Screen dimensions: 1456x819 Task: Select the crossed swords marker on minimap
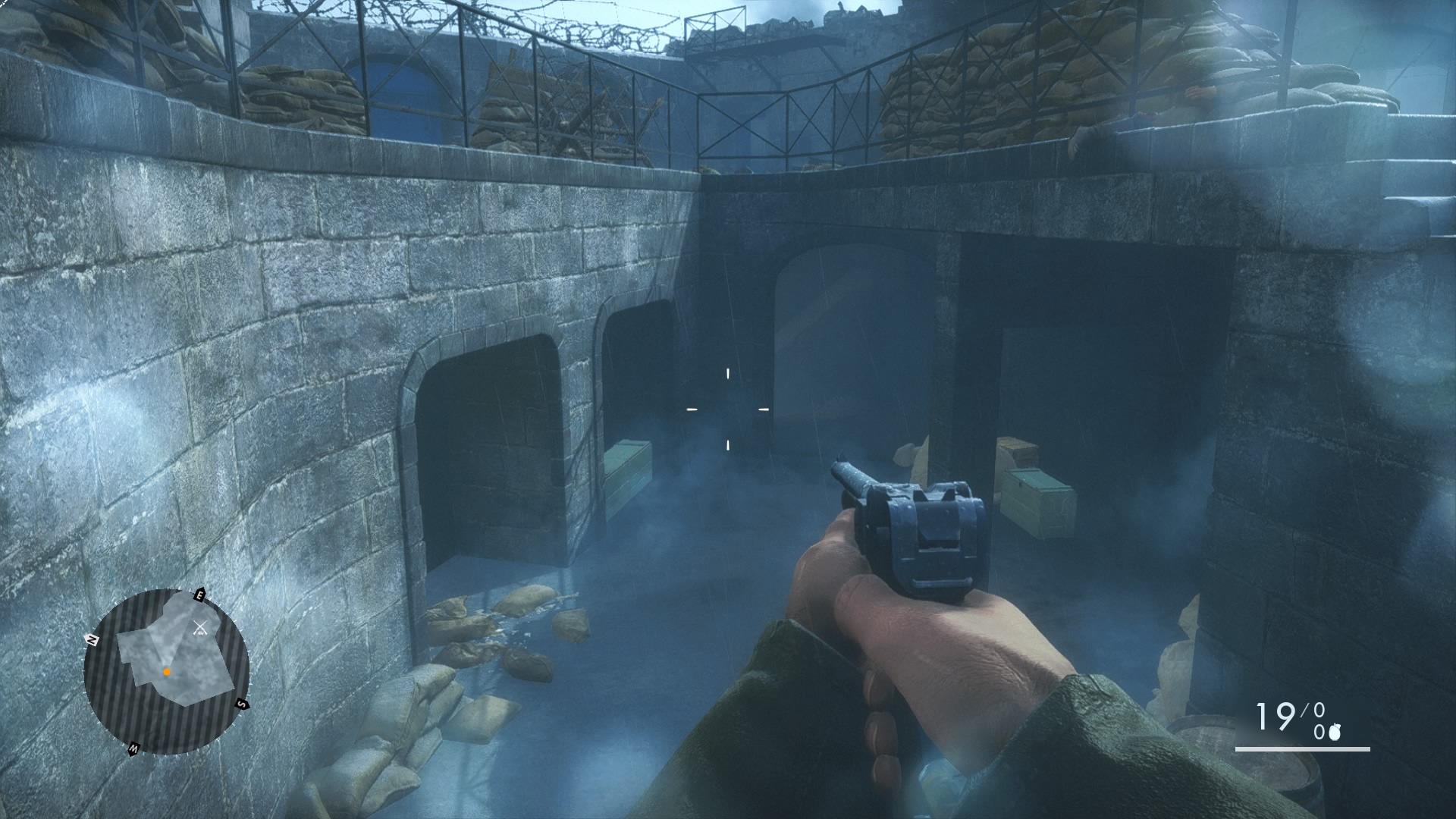[201, 627]
